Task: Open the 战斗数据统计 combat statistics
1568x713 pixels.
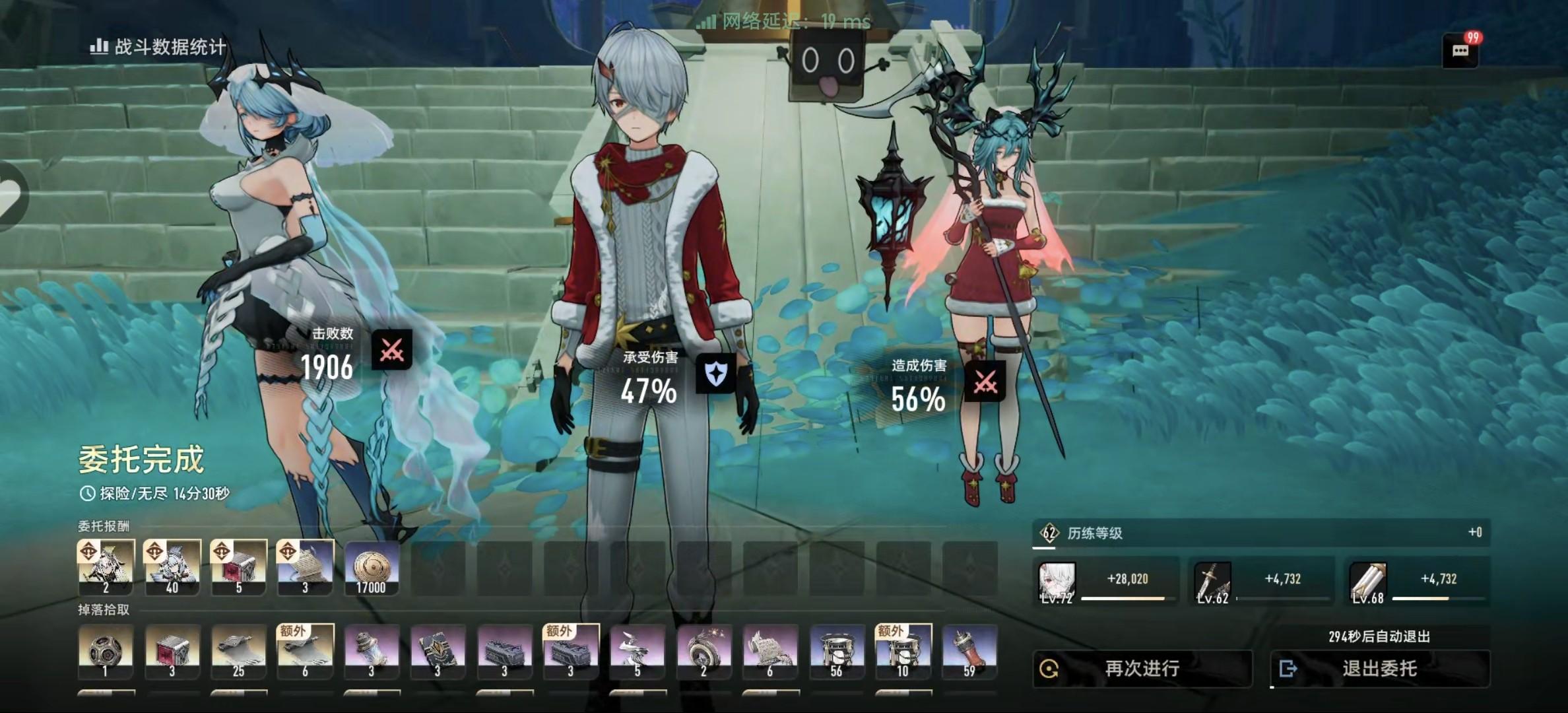Action: (x=158, y=47)
